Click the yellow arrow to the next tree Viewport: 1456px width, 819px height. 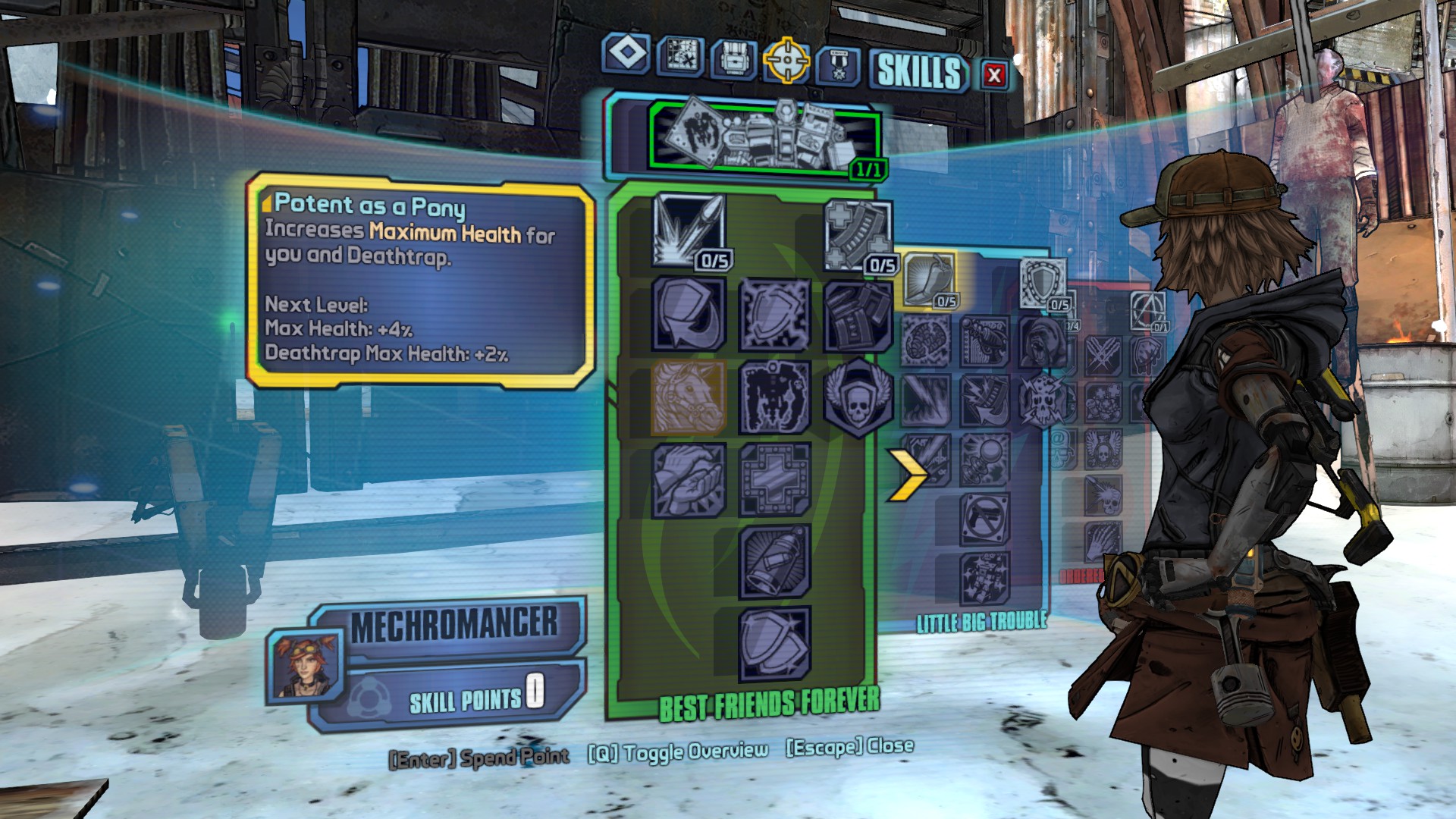click(x=907, y=475)
